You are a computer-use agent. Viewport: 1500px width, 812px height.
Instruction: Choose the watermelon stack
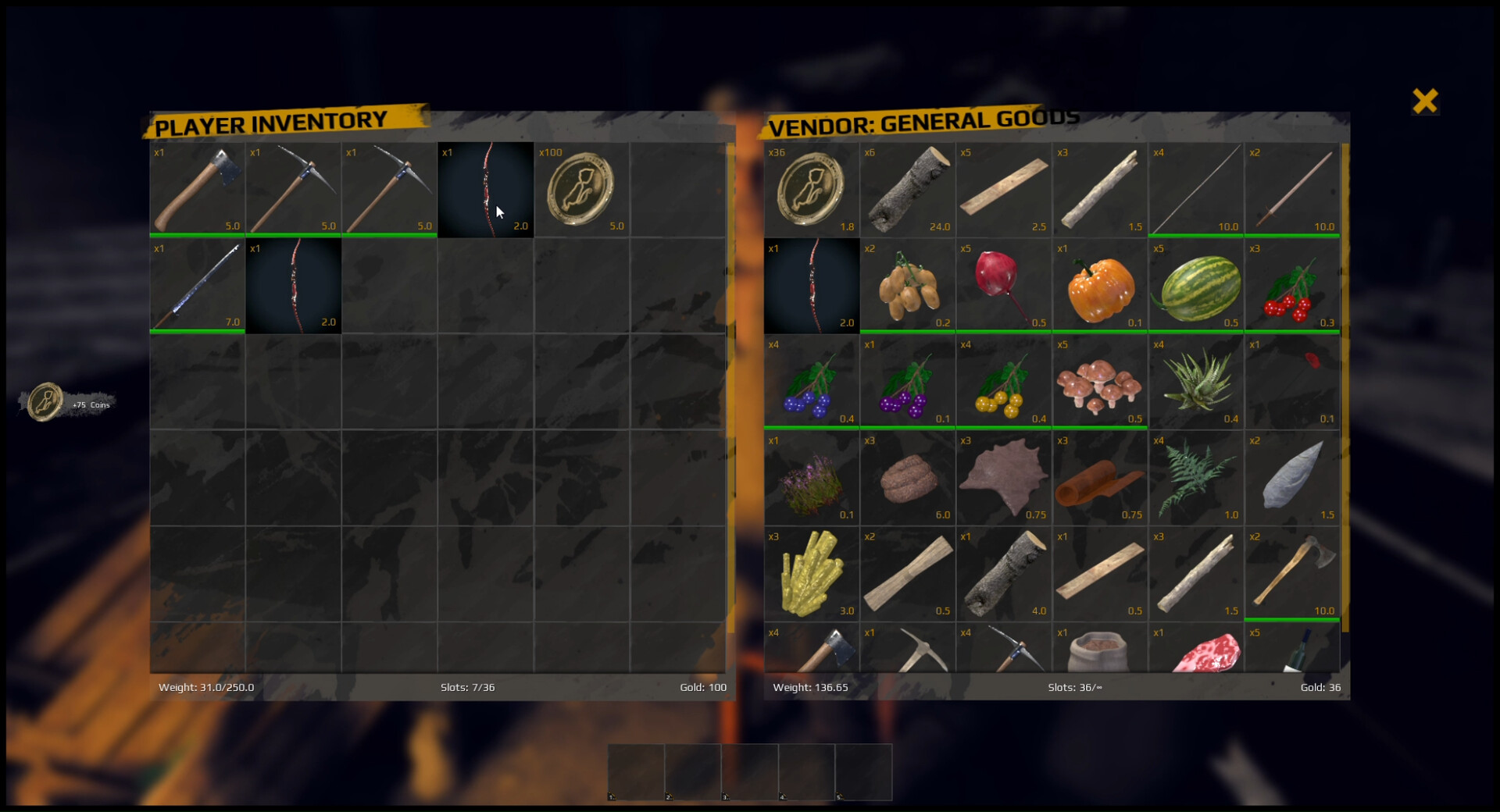[1195, 286]
